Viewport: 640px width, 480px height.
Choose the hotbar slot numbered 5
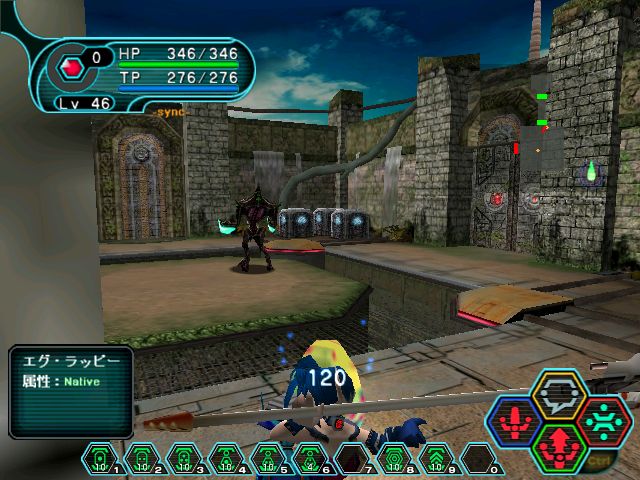265,458
